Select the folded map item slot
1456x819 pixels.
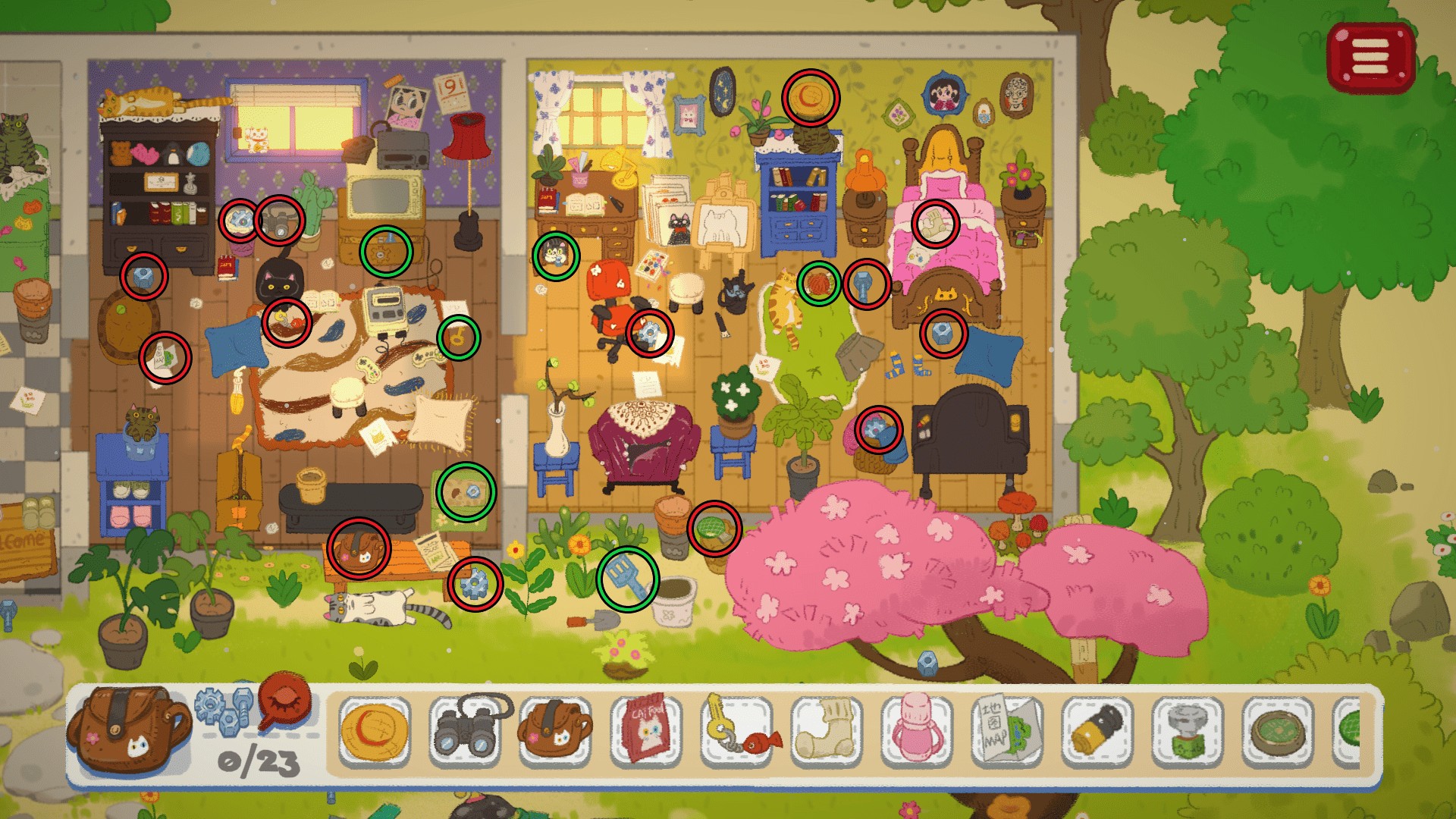1007,732
